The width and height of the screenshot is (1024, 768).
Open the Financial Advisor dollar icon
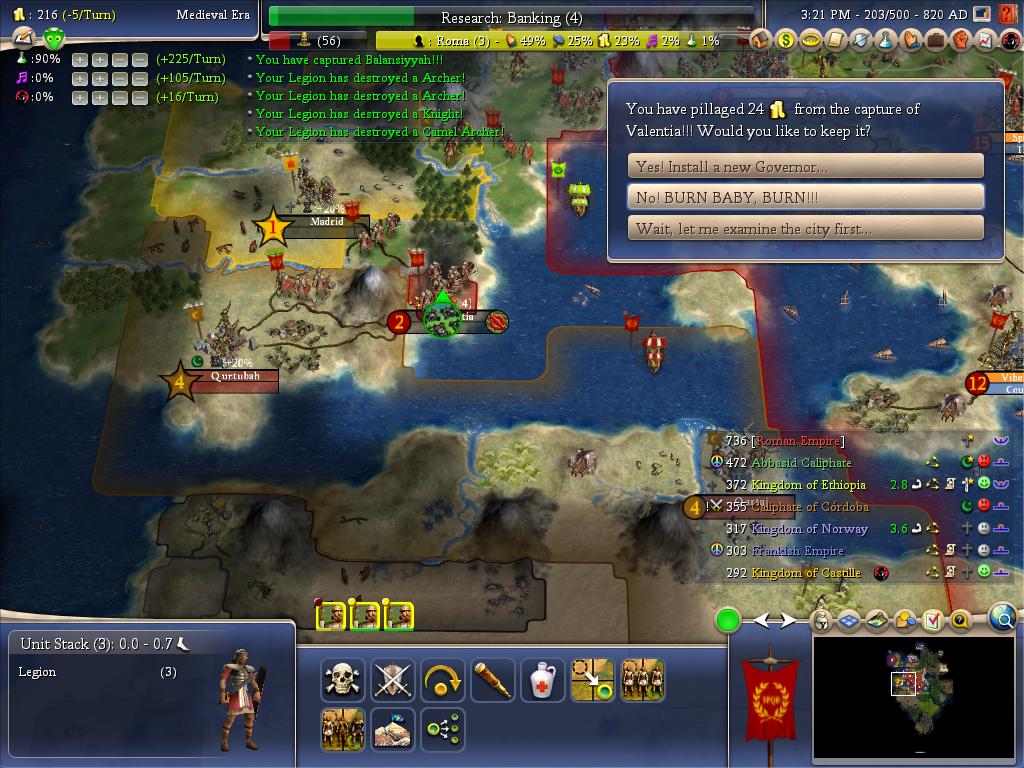click(786, 40)
